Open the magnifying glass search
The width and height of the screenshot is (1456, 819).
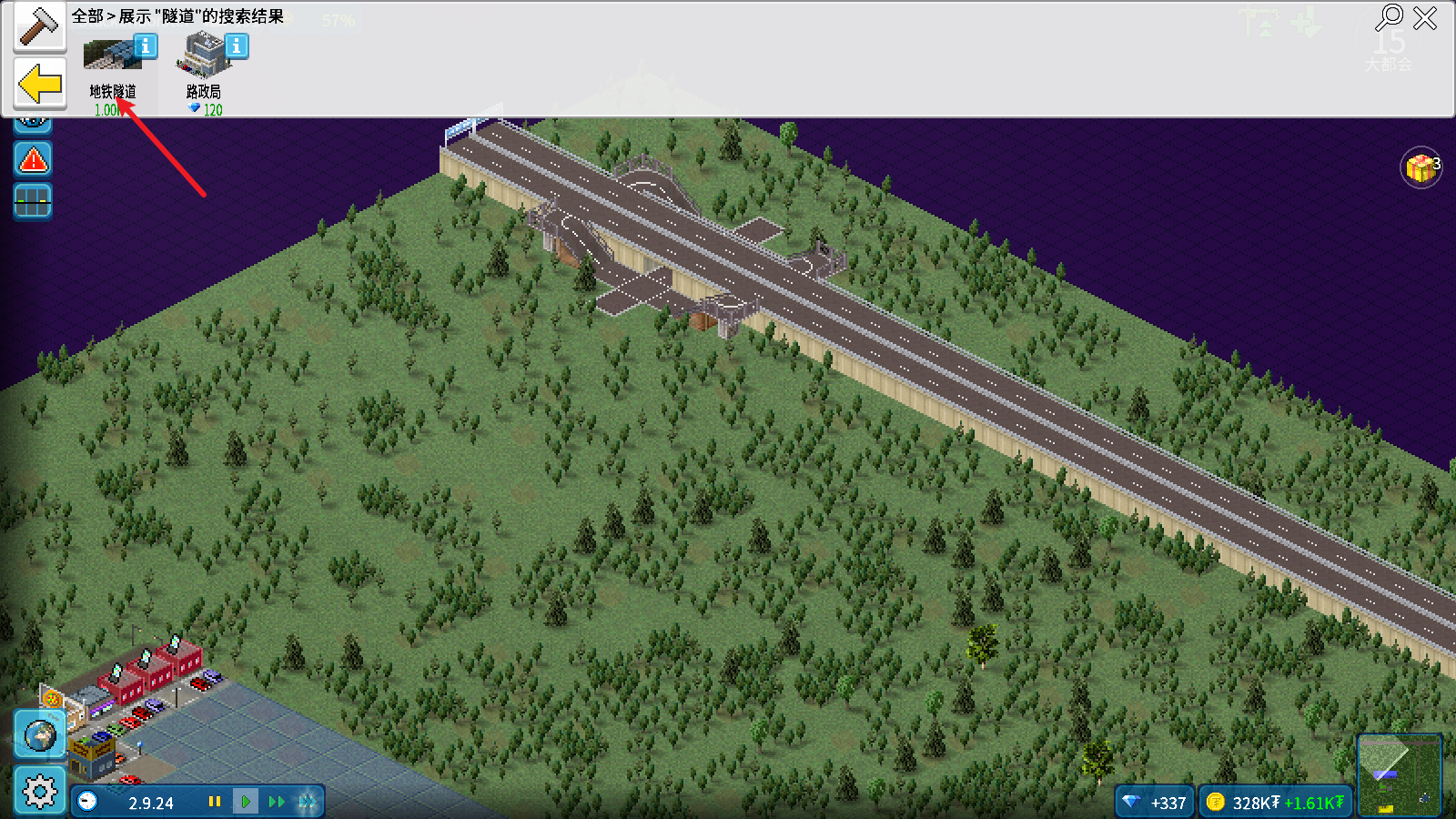coord(1389,17)
